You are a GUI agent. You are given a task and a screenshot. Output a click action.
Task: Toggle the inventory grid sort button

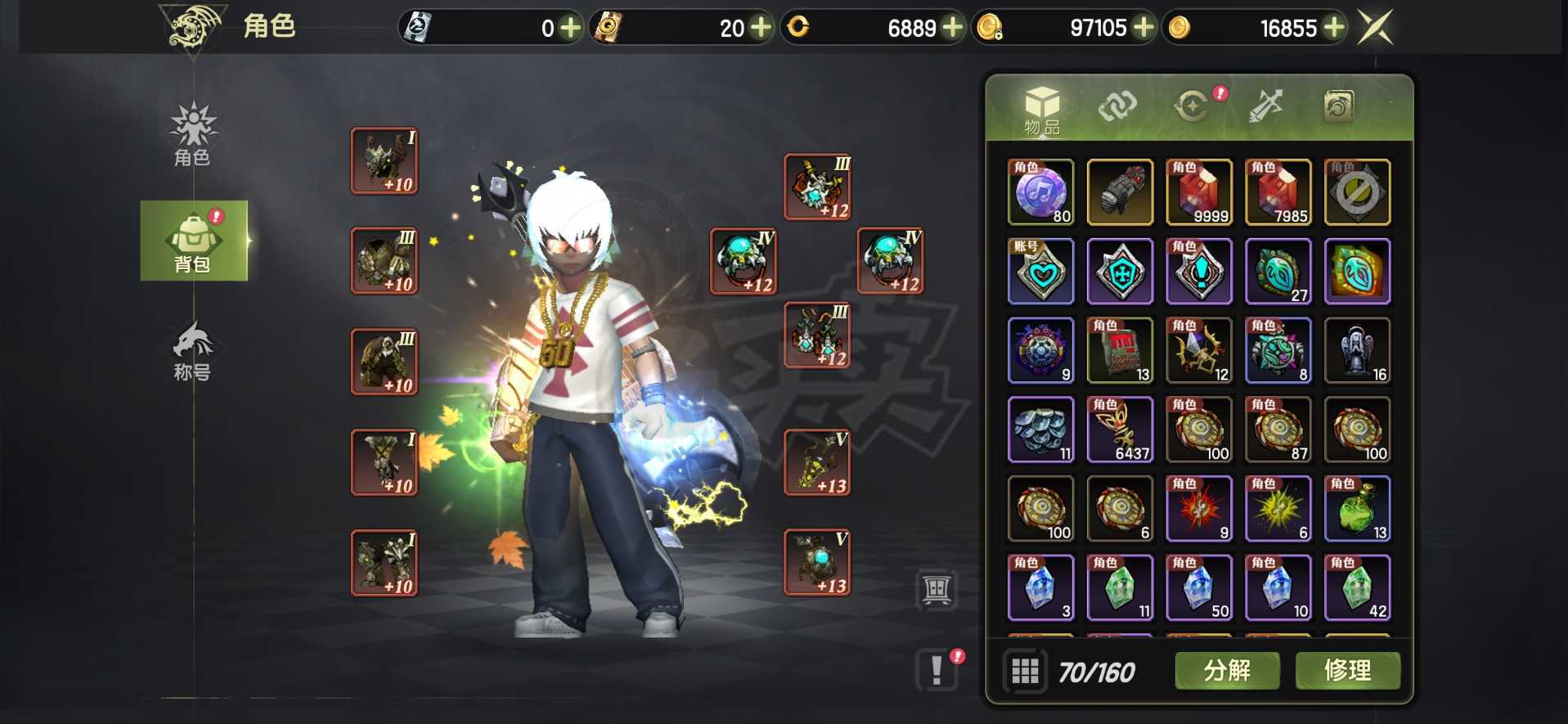click(x=1025, y=672)
